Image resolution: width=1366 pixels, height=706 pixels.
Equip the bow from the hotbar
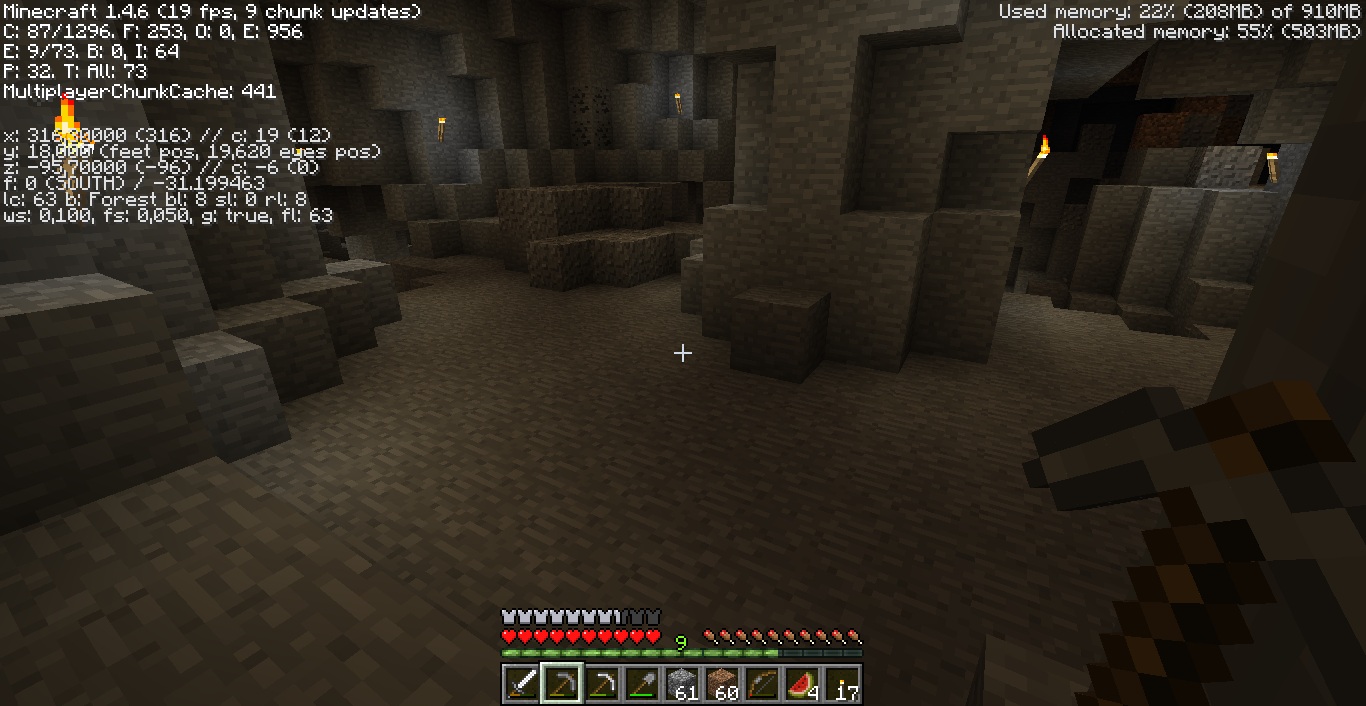762,685
